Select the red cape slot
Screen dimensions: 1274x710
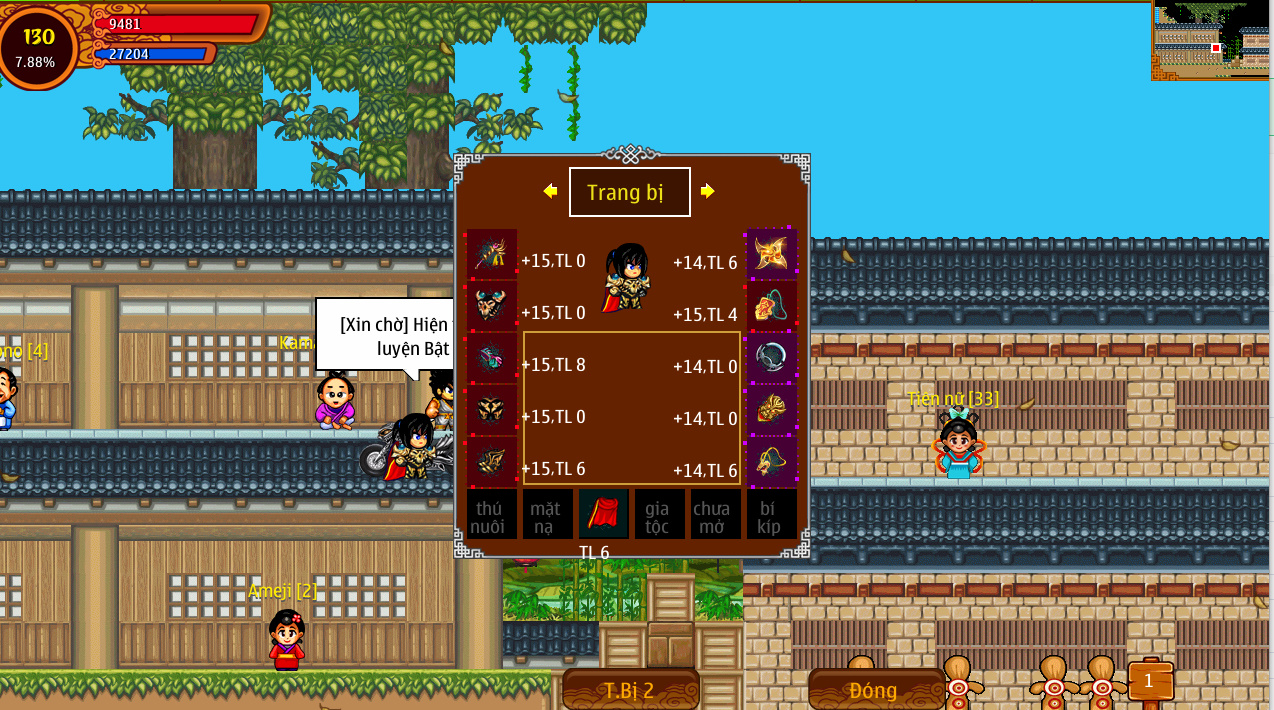point(603,514)
